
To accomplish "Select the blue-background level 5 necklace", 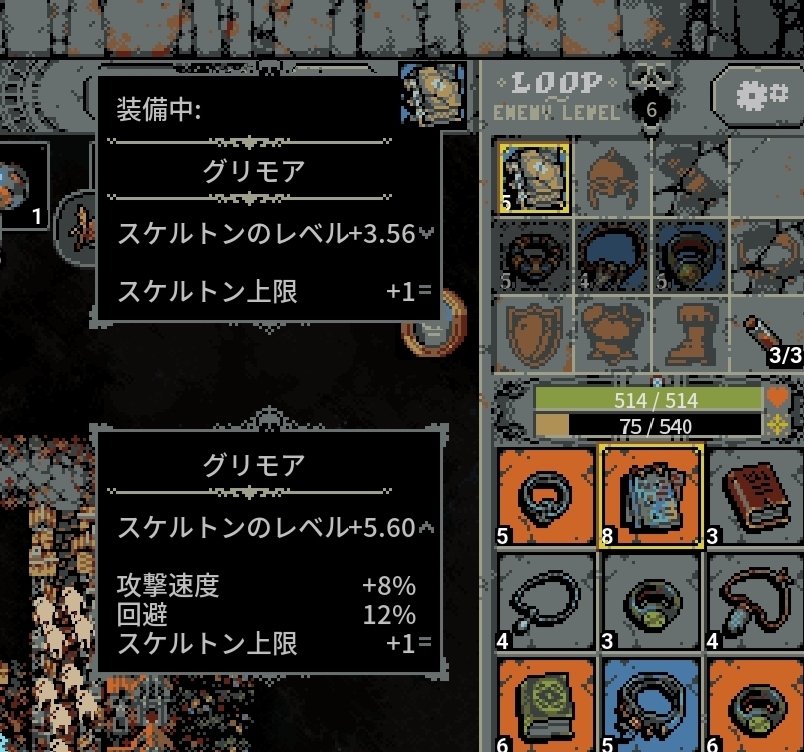I will [x=650, y=704].
